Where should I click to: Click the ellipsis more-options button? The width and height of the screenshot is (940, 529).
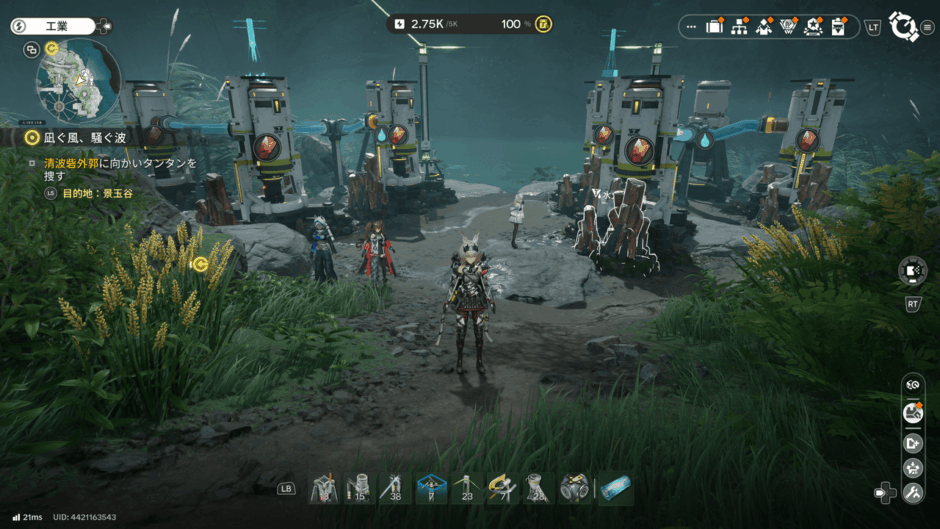coord(691,27)
